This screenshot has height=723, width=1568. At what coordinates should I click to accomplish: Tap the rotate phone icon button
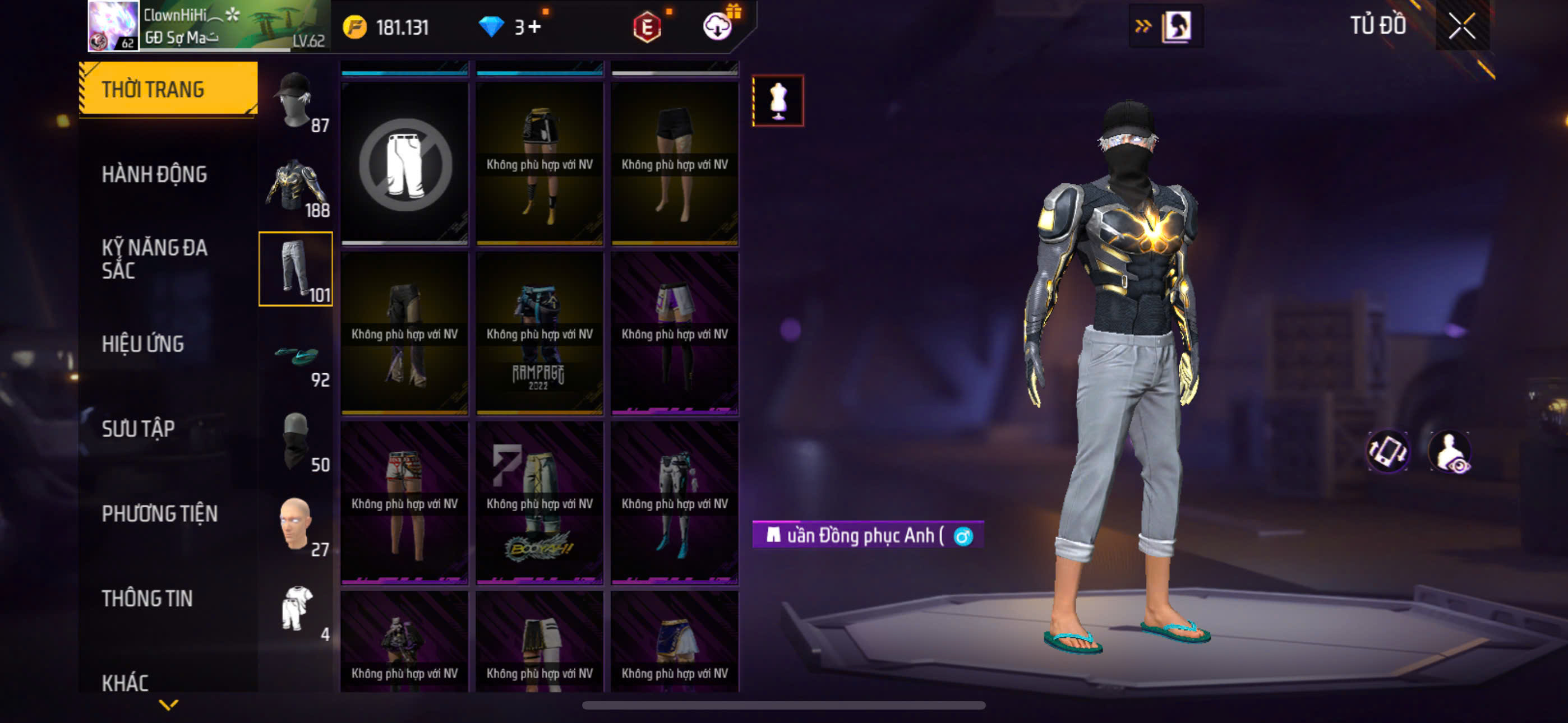pos(1388,452)
